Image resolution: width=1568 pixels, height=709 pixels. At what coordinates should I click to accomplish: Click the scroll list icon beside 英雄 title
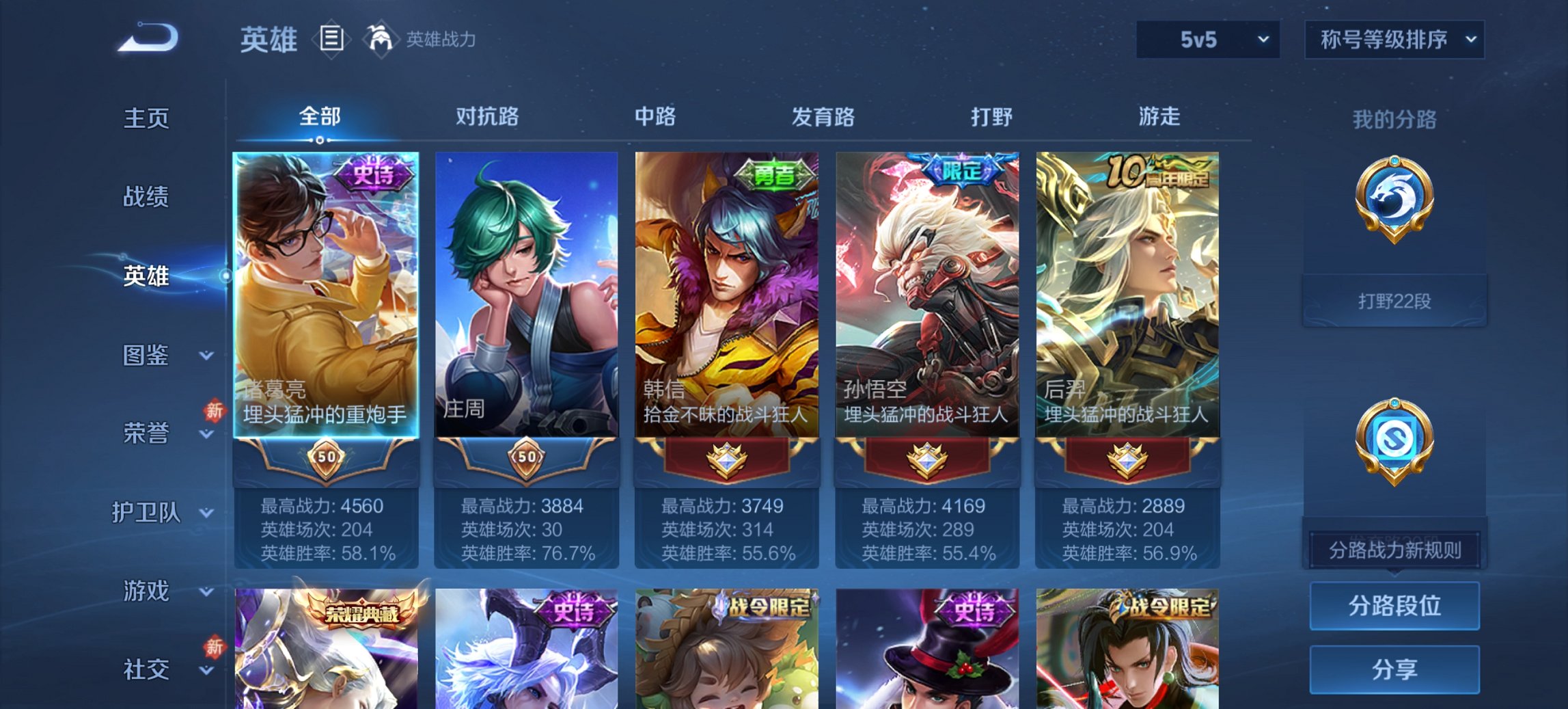332,40
